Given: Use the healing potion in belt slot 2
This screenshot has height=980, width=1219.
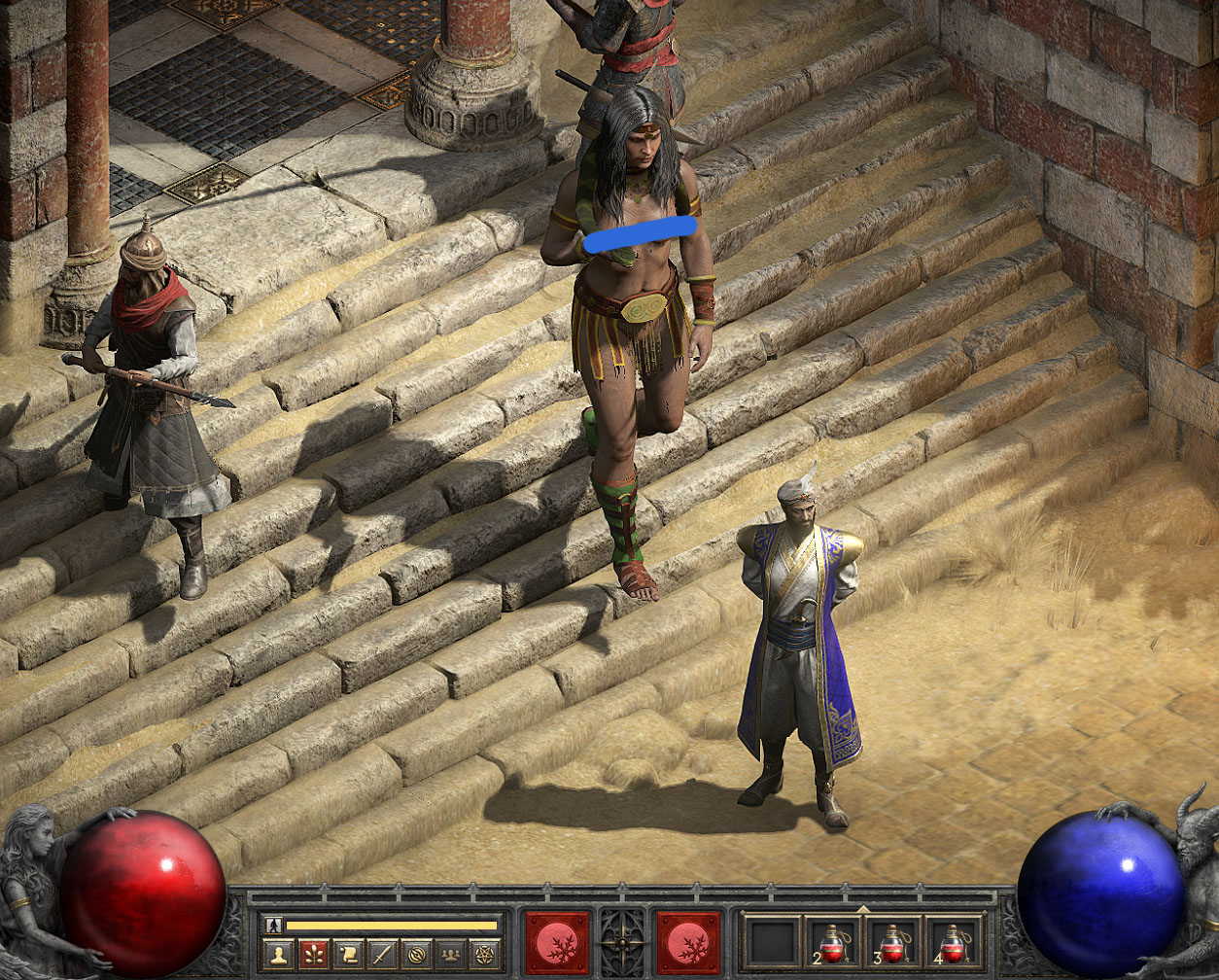Looking at the screenshot, I should click(x=832, y=943).
